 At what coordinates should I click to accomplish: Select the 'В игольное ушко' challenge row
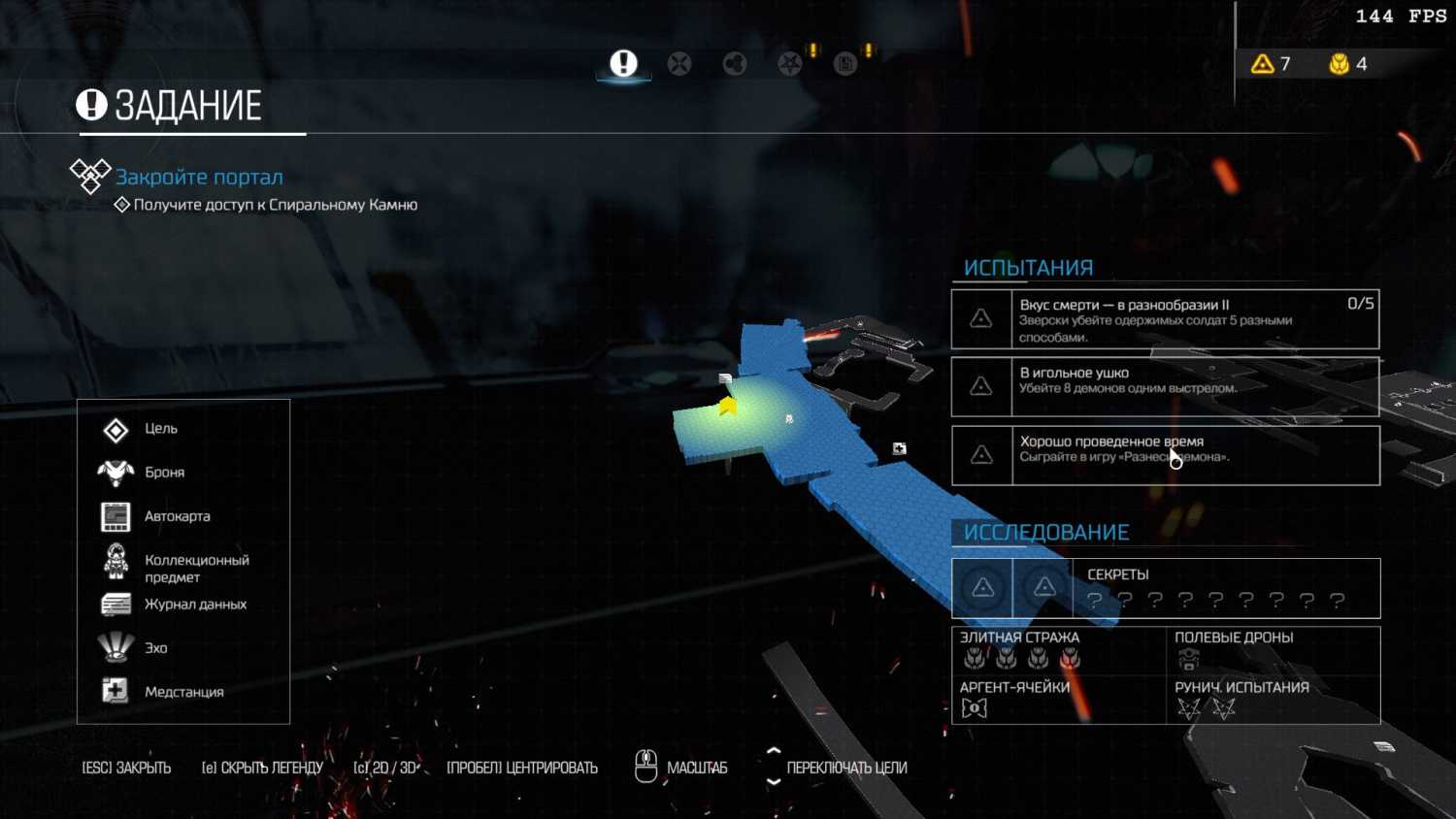tap(1165, 386)
